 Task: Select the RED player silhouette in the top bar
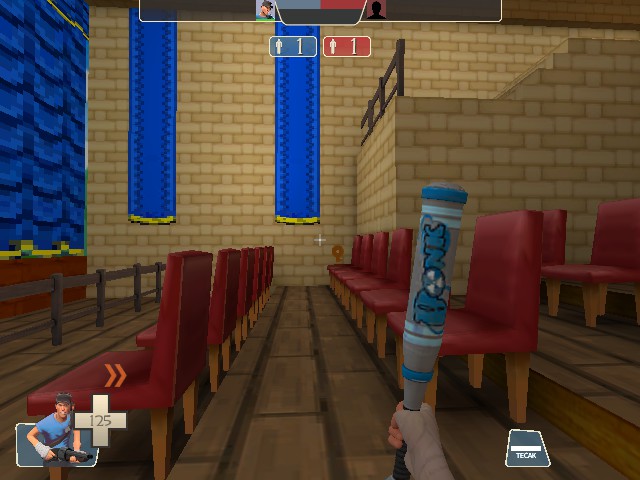[376, 10]
